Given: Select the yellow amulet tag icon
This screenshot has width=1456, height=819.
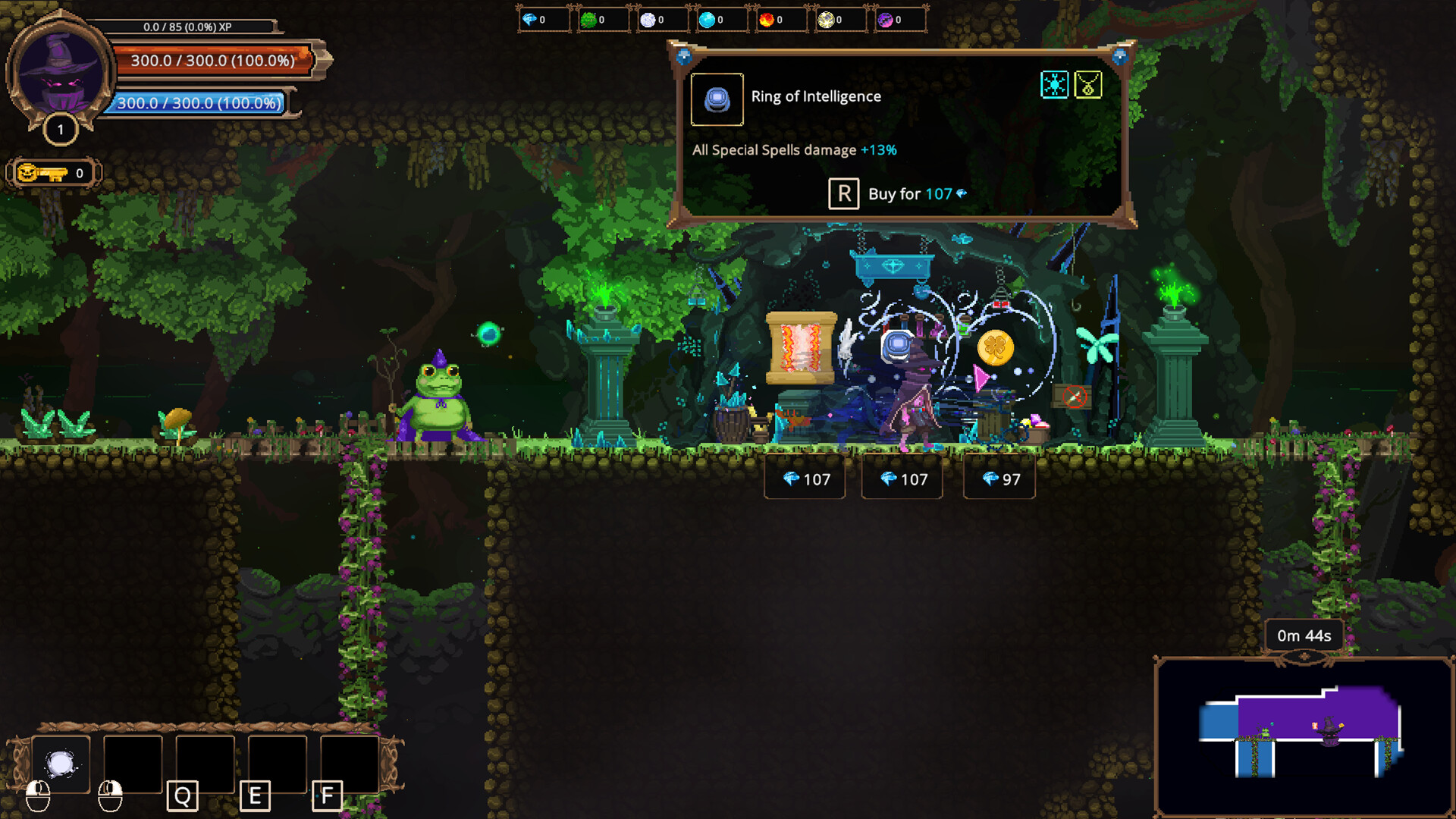Looking at the screenshot, I should pos(1088,85).
